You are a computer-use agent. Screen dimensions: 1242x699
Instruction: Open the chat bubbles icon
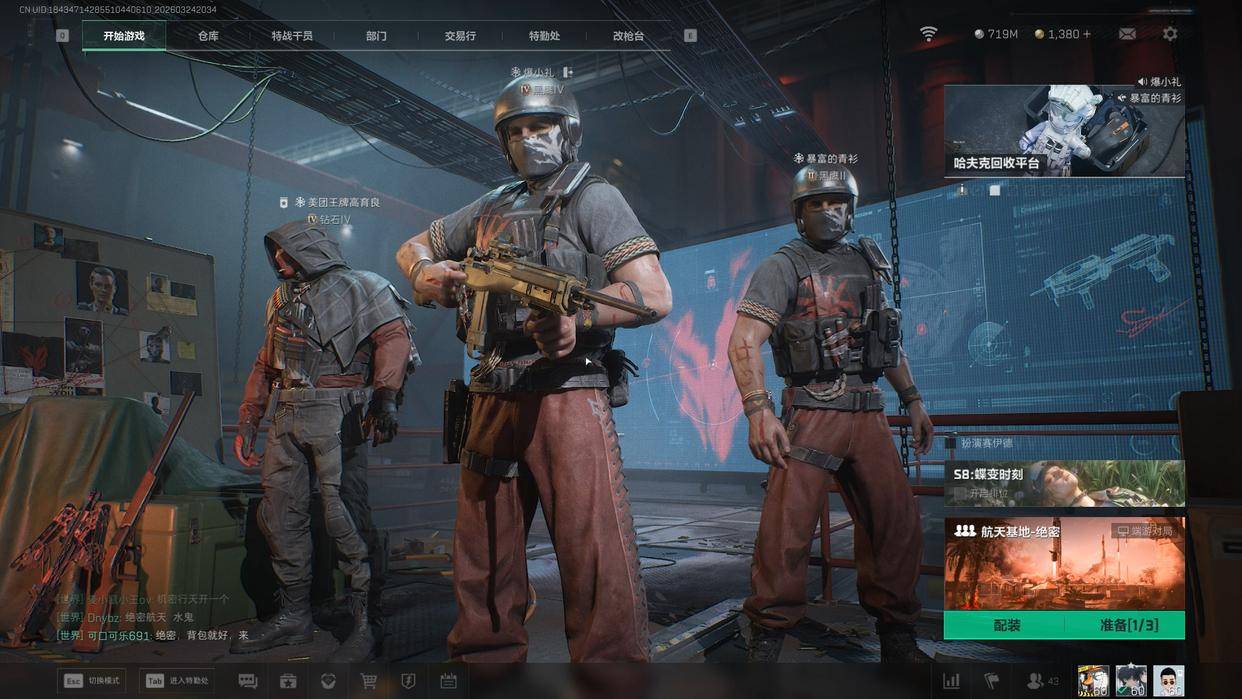pyautogui.click(x=248, y=681)
